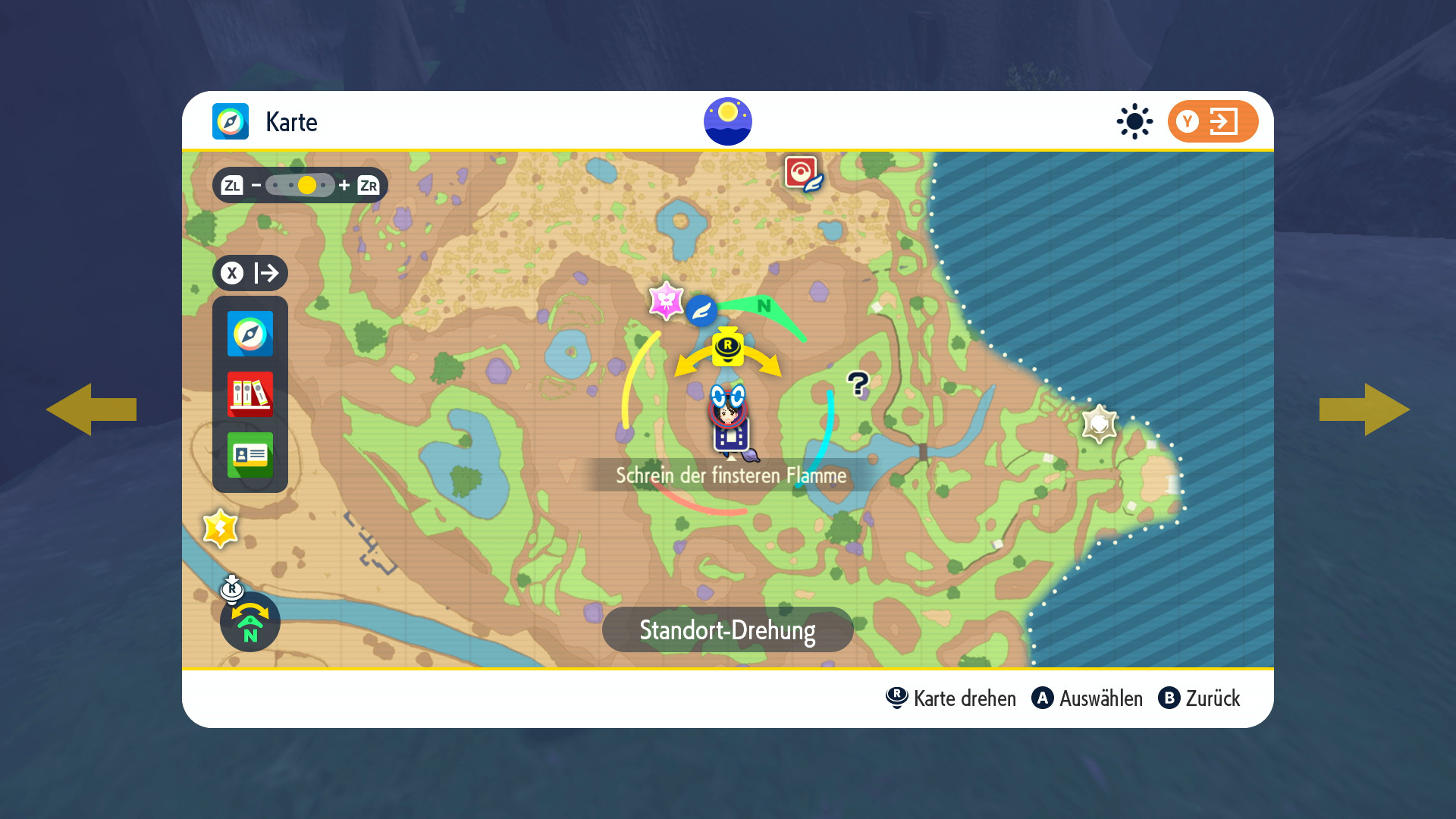Open the trainer profile card app
The height and width of the screenshot is (819, 1456).
click(x=250, y=455)
